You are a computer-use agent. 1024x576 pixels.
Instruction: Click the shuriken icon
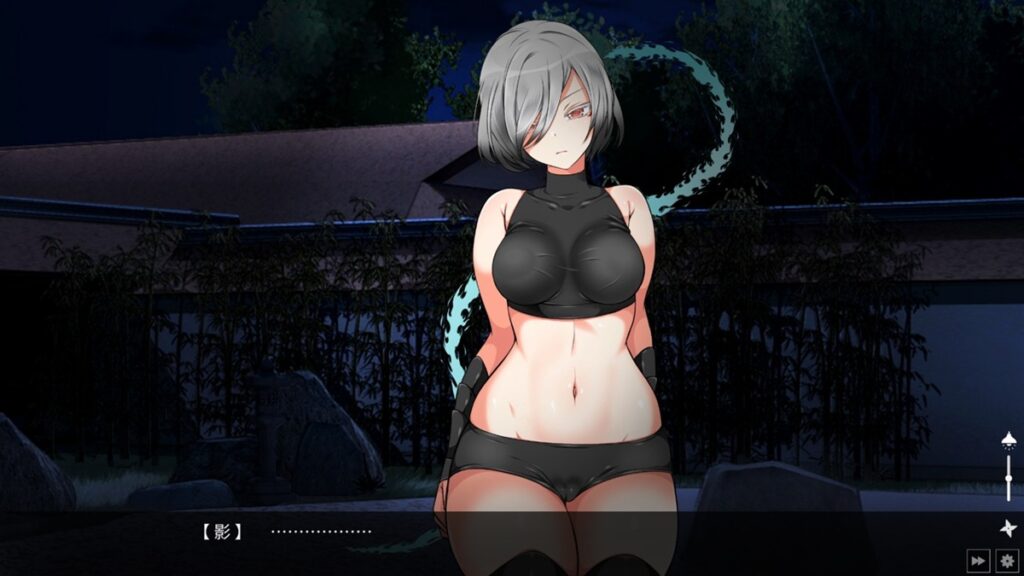click(1007, 528)
